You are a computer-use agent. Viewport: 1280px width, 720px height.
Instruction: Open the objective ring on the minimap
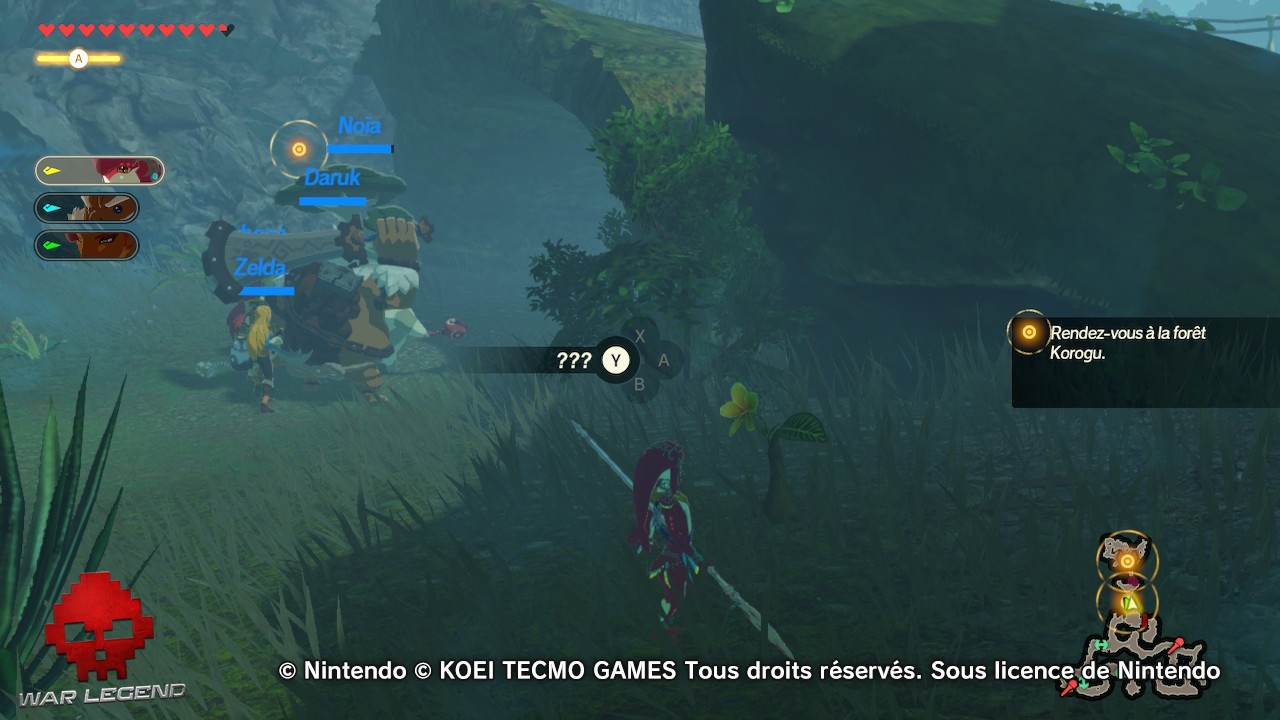1126,560
